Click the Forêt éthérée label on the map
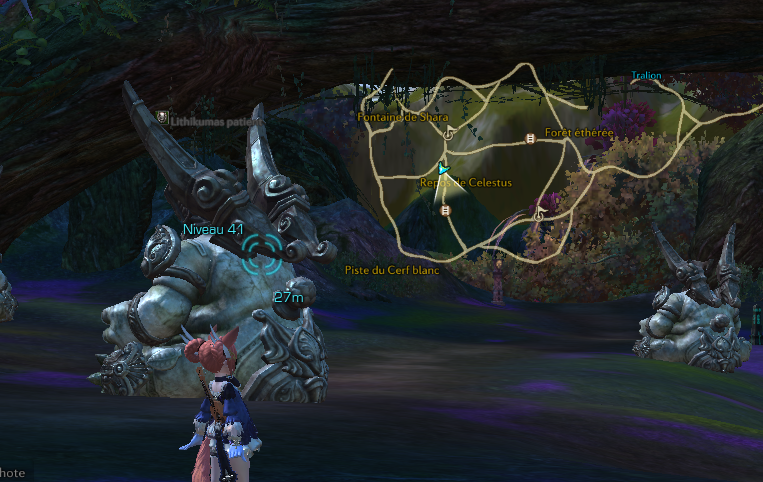Screen dimensions: 763x482 (580, 133)
